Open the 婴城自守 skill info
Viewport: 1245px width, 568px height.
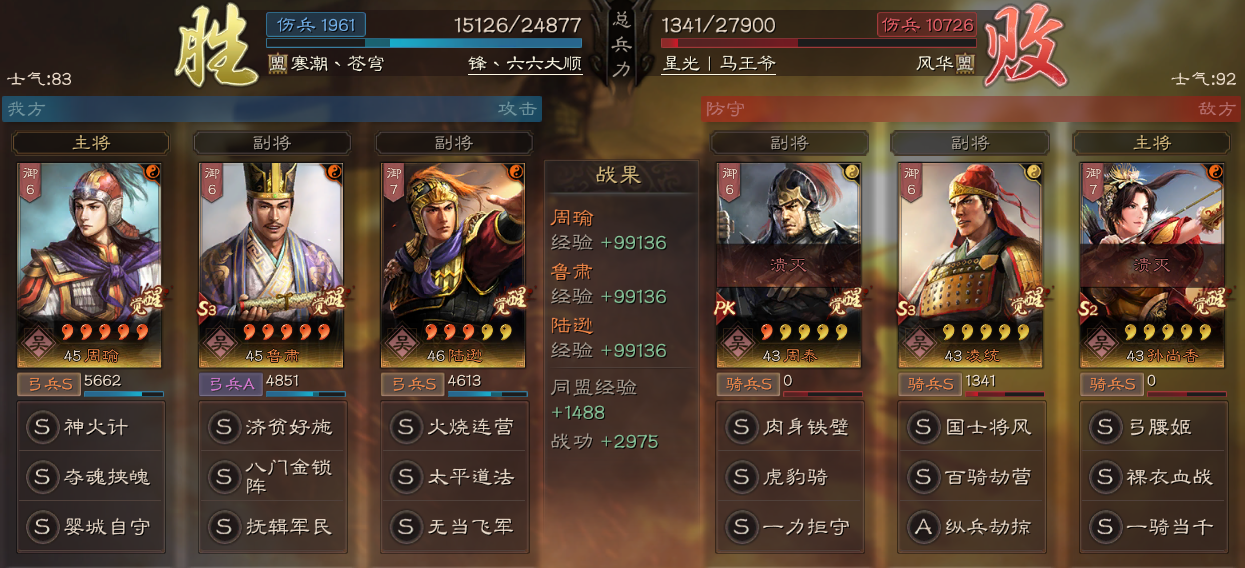tap(90, 526)
